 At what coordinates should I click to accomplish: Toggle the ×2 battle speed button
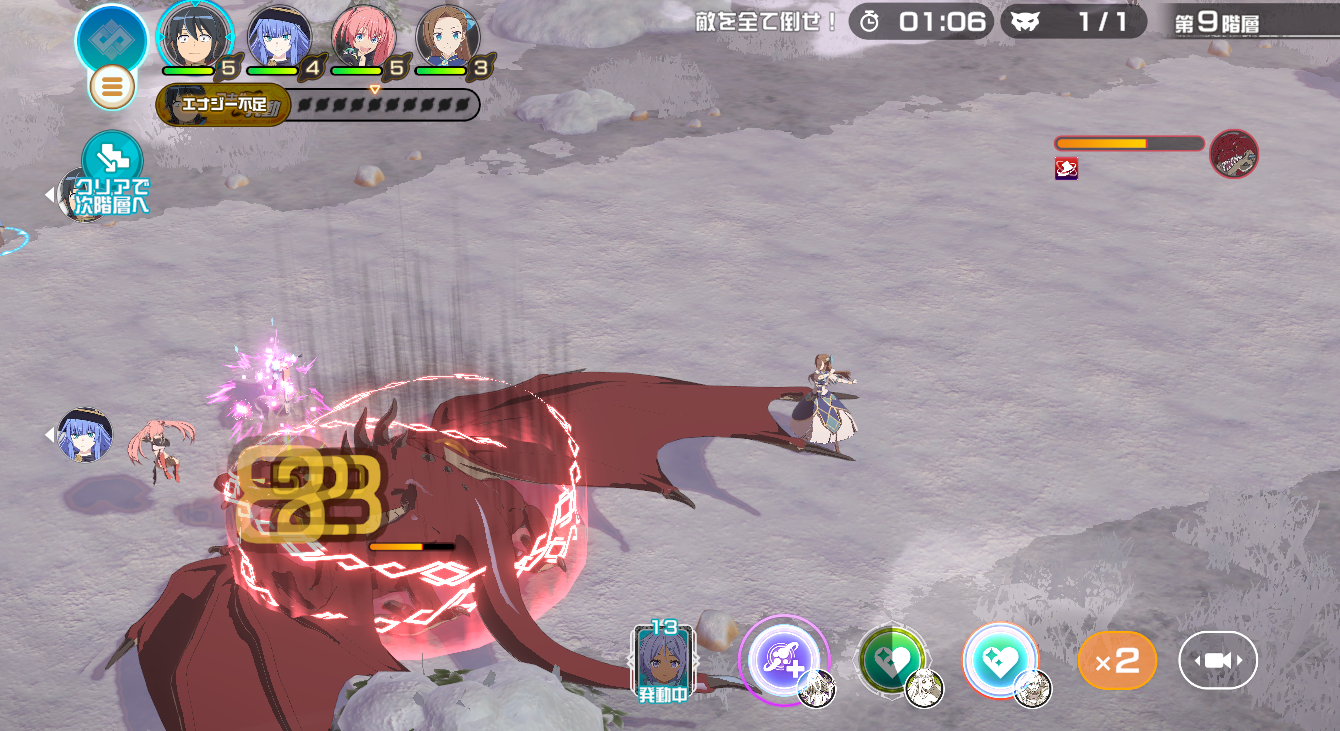coord(1117,661)
